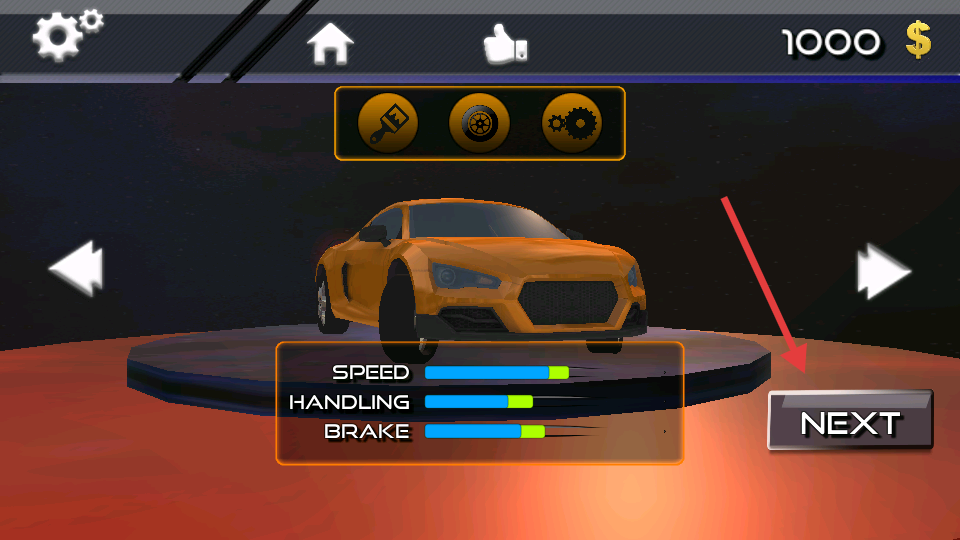Show the next car with right arrow
The width and height of the screenshot is (960, 540).
coord(883,271)
